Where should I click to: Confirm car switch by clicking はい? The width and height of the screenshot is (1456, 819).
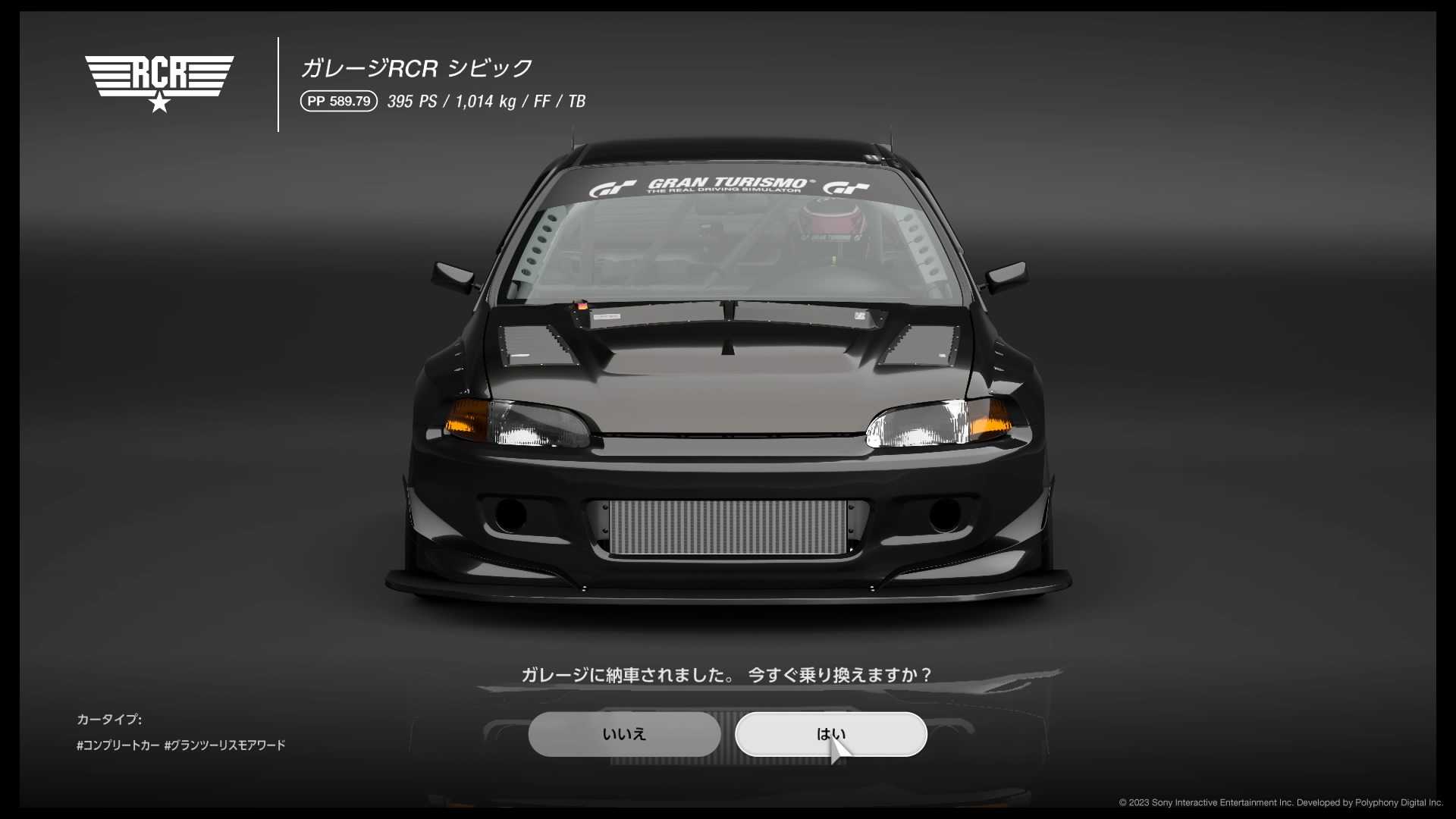[x=830, y=734]
